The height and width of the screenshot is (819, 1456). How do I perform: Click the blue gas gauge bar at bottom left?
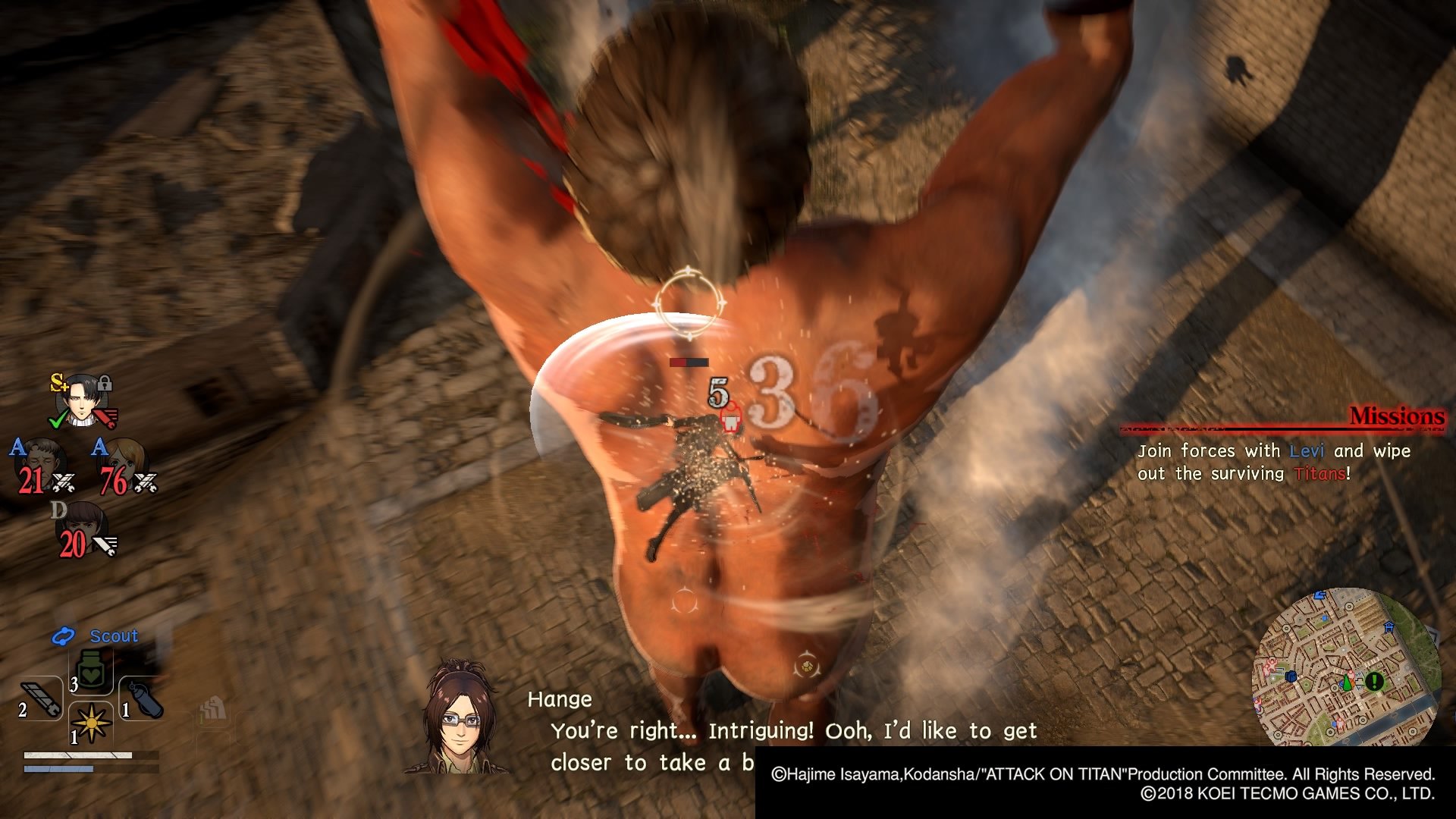pos(58,770)
